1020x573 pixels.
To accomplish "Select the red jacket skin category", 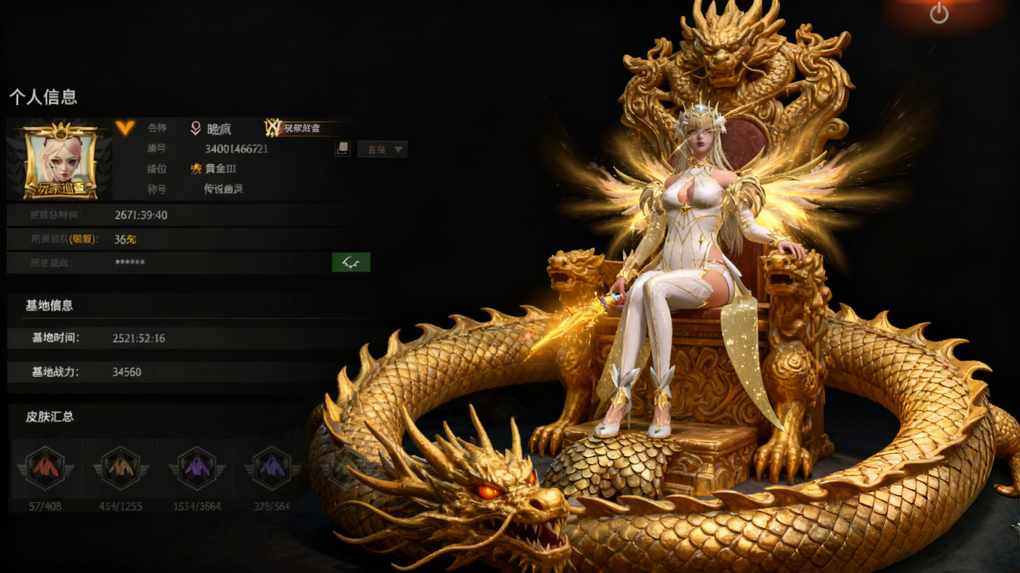I will click(x=46, y=468).
